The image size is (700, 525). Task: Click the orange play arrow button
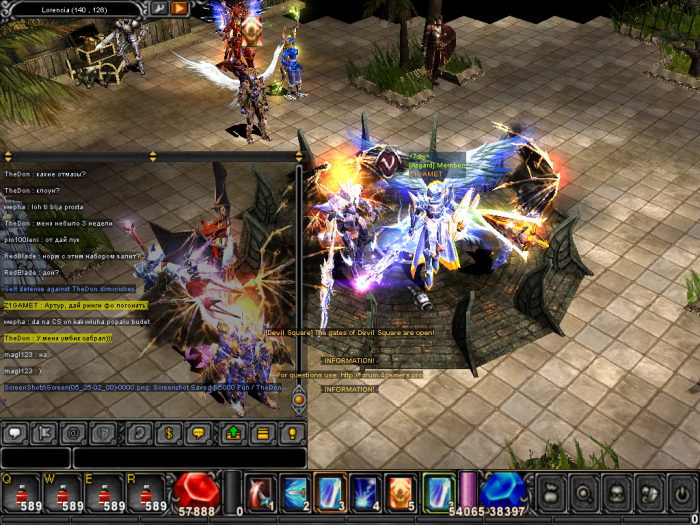pyautogui.click(x=179, y=8)
